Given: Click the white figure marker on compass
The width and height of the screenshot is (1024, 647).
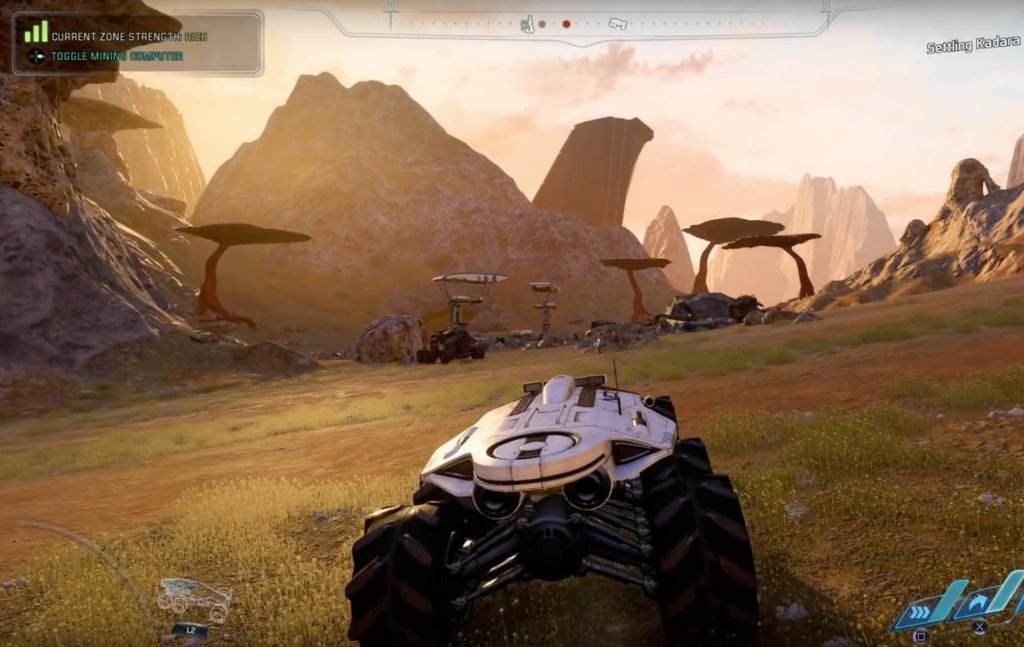Looking at the screenshot, I should (527, 24).
